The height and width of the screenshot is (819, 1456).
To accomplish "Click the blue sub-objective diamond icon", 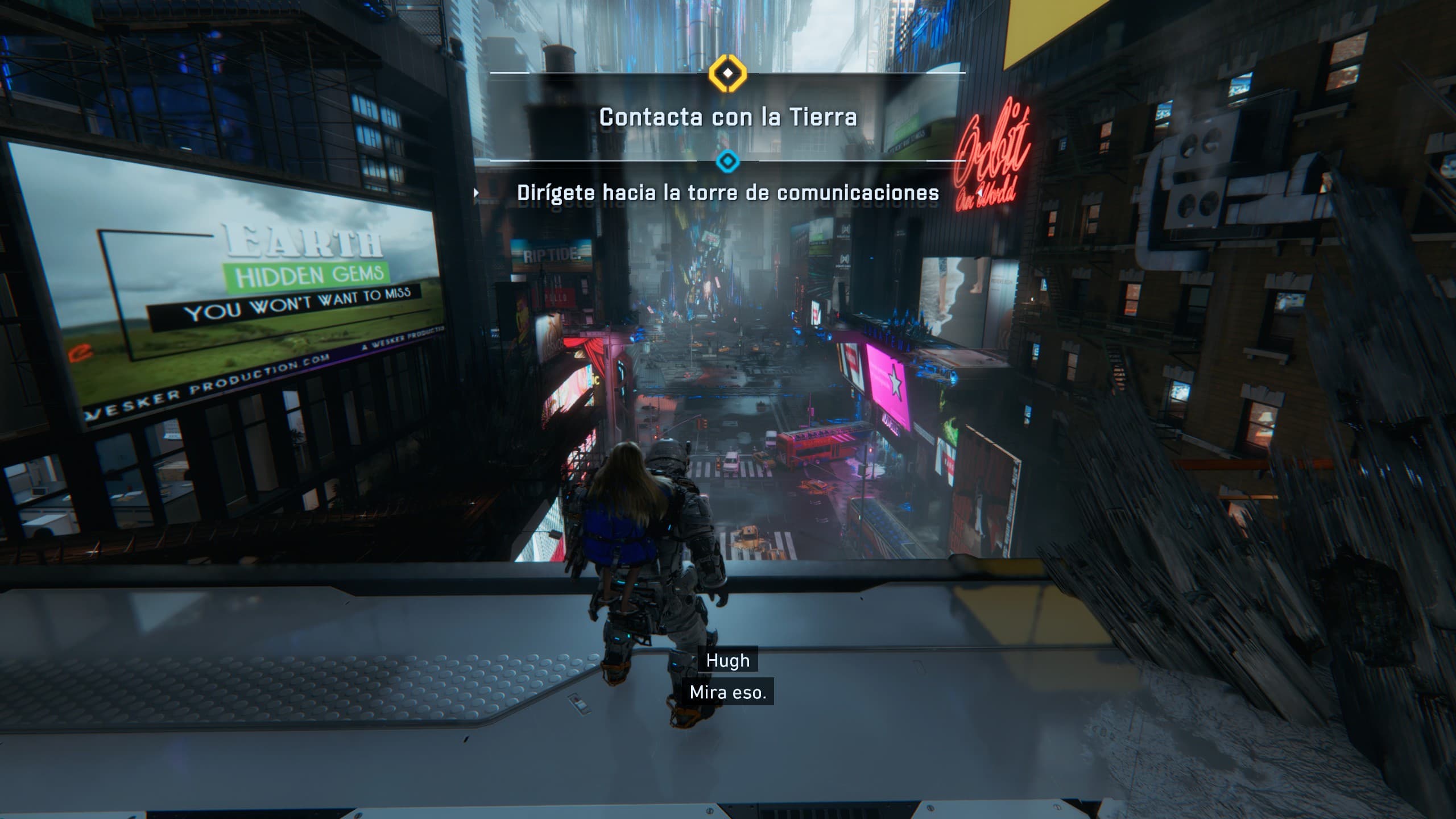I will [727, 162].
